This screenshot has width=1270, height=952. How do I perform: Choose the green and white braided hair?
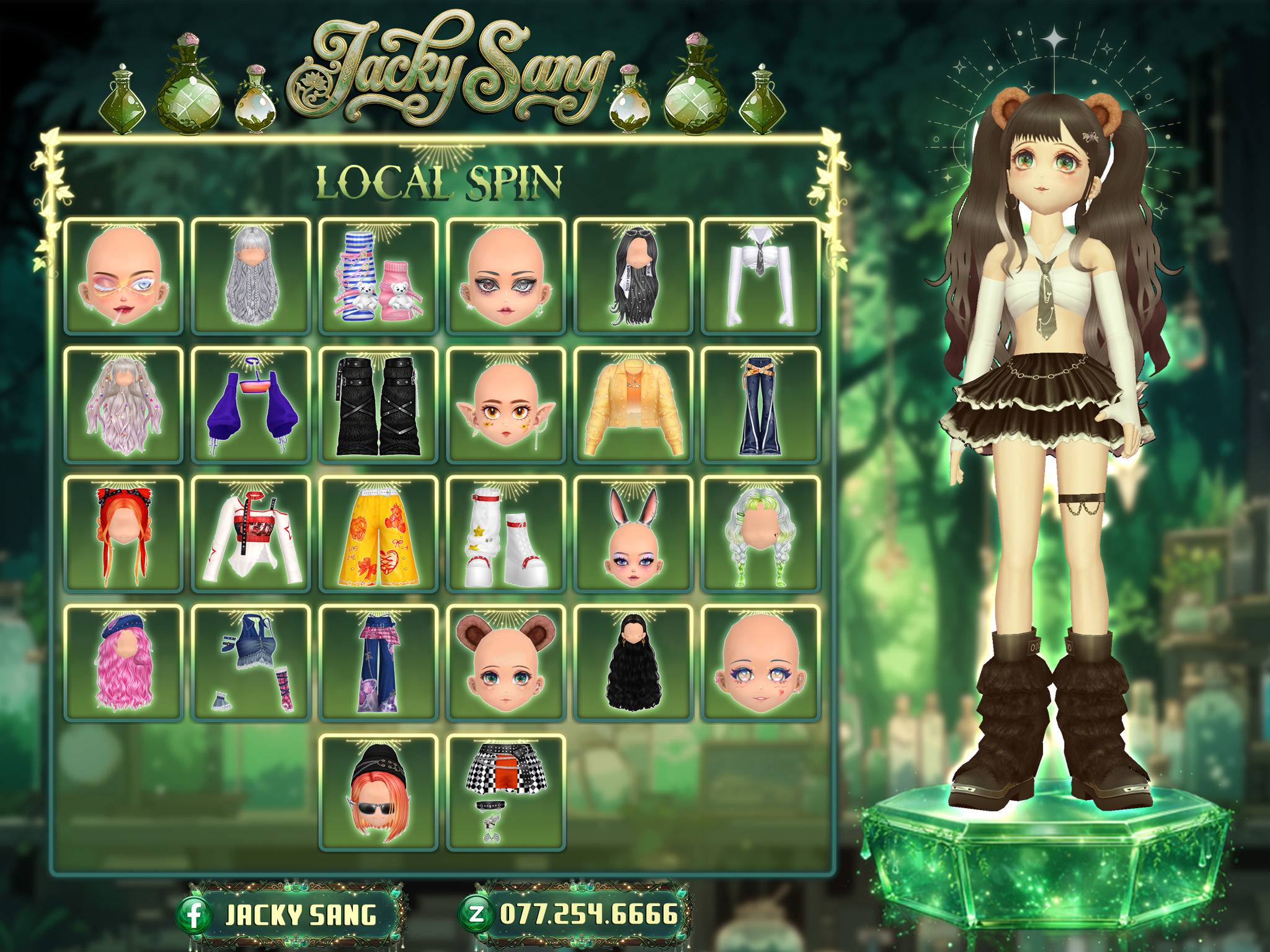coord(760,534)
